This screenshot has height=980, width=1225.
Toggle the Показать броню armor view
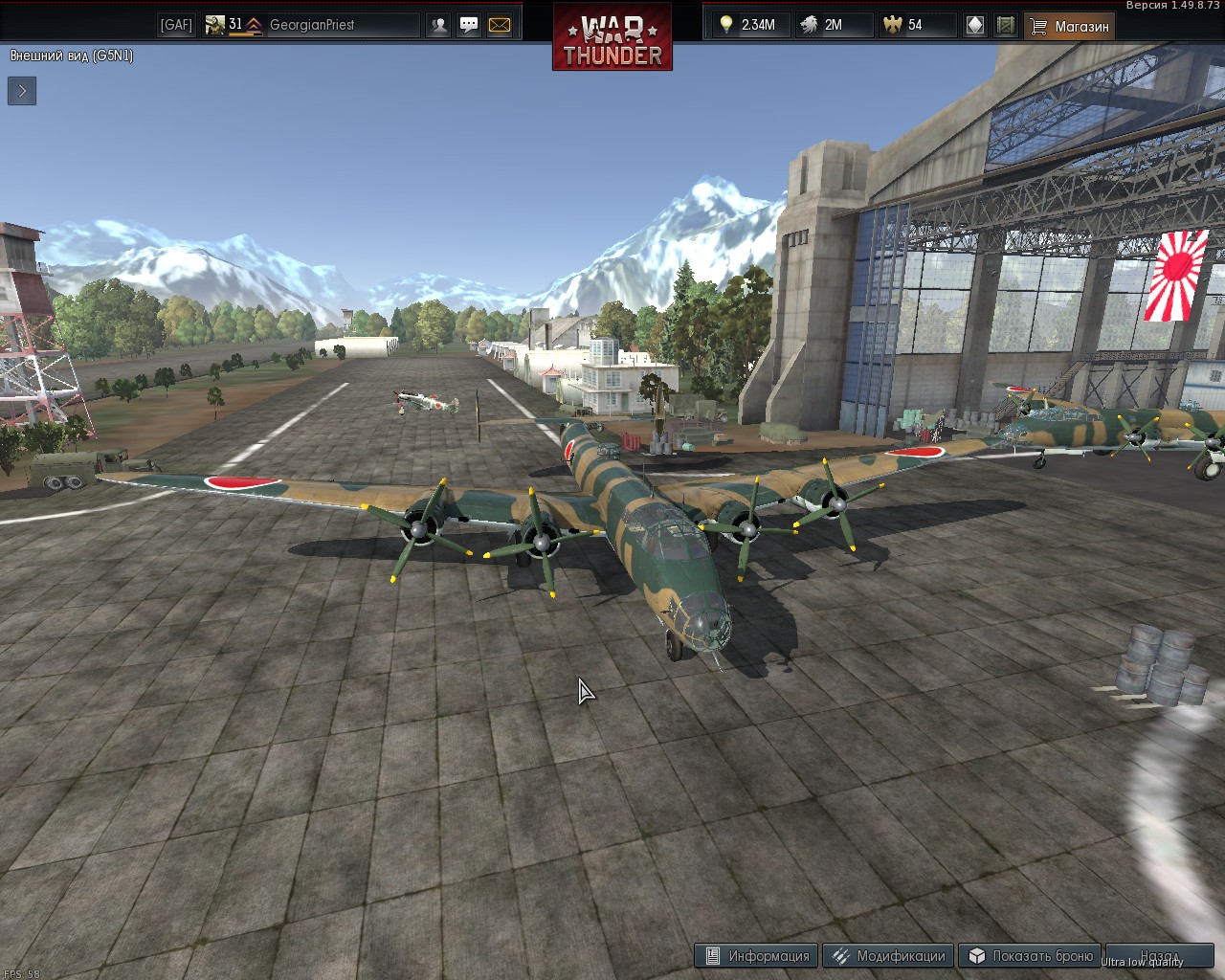(x=1031, y=955)
